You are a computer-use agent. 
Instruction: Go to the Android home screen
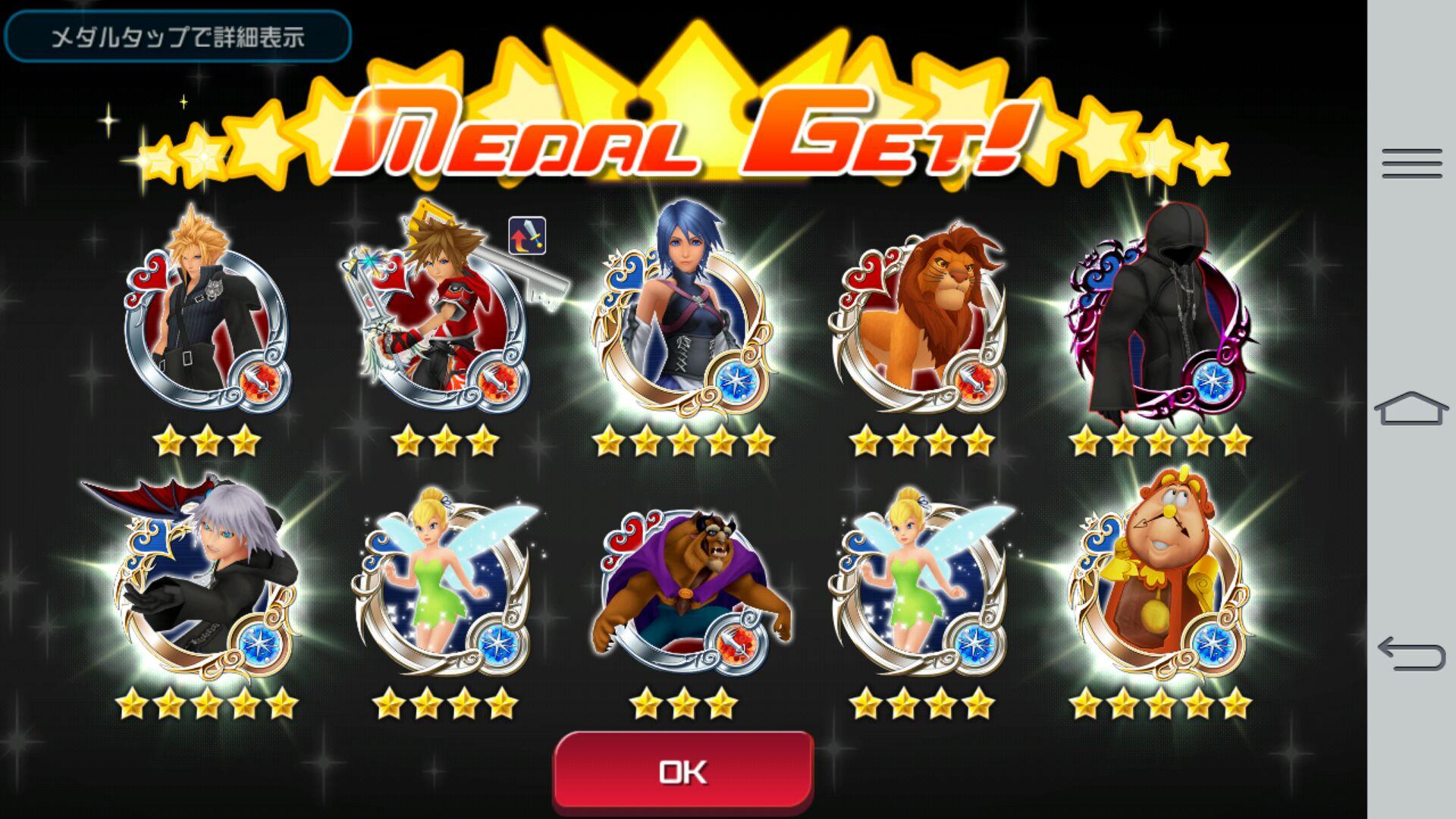click(x=1411, y=409)
